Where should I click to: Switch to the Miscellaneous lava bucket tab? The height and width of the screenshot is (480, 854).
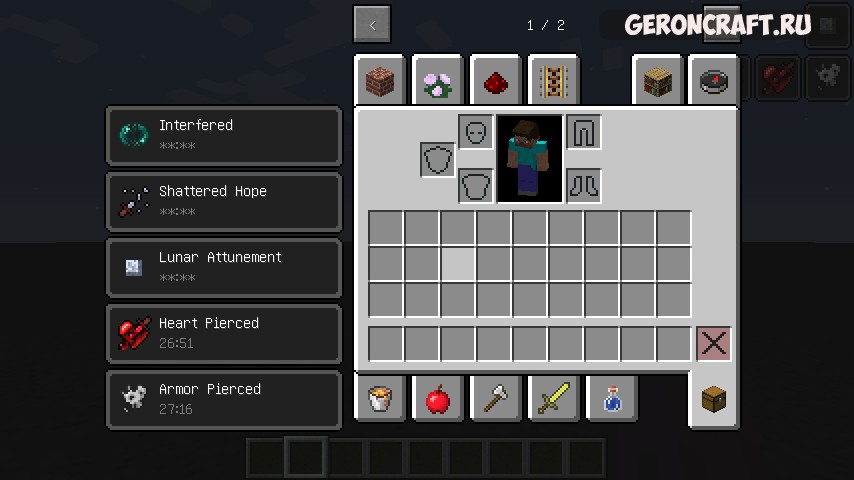coord(380,399)
